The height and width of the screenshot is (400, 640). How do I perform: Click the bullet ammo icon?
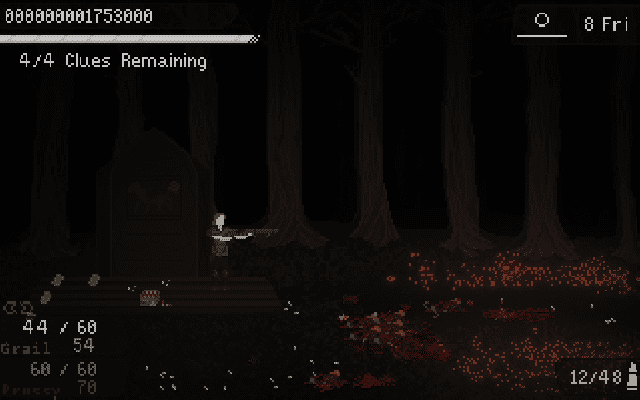(632, 377)
